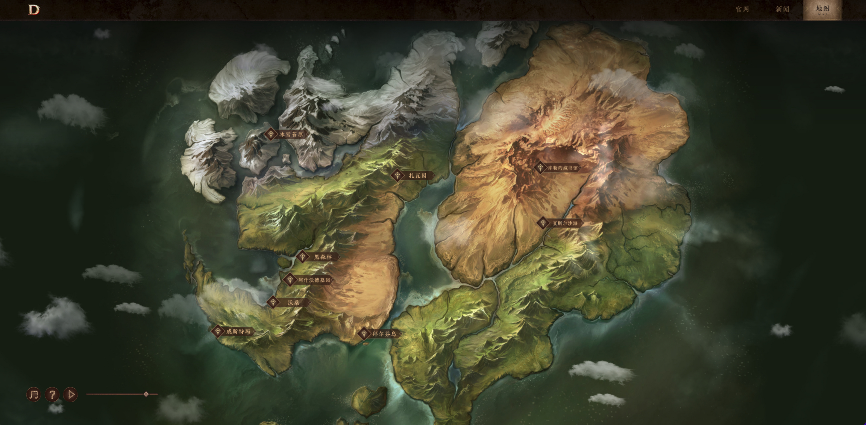Switch to the 新闻 news tab

[x=782, y=9]
